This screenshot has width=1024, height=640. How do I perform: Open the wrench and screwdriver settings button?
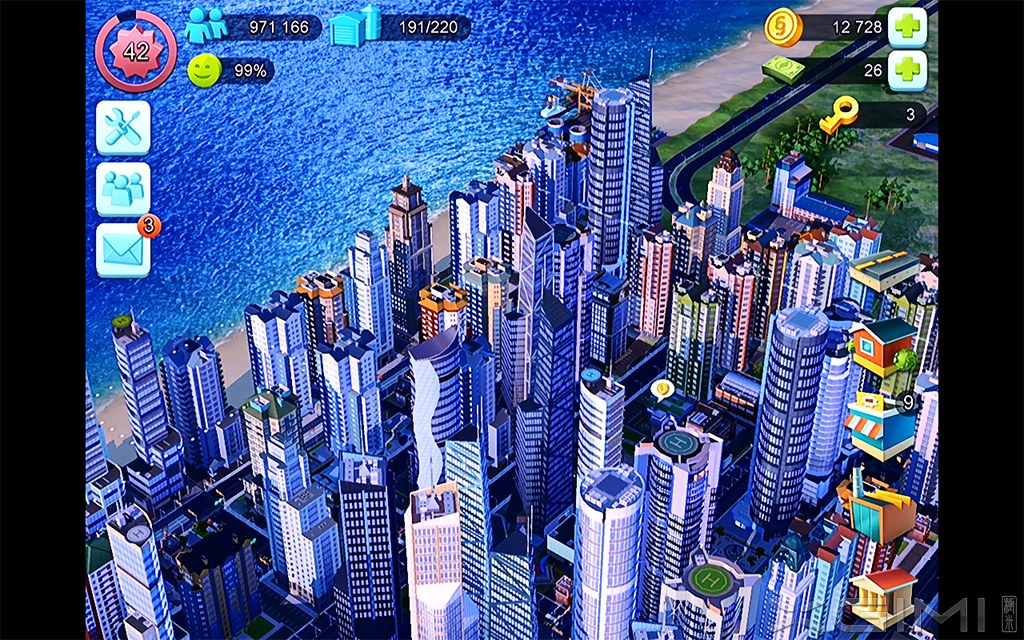(x=123, y=127)
